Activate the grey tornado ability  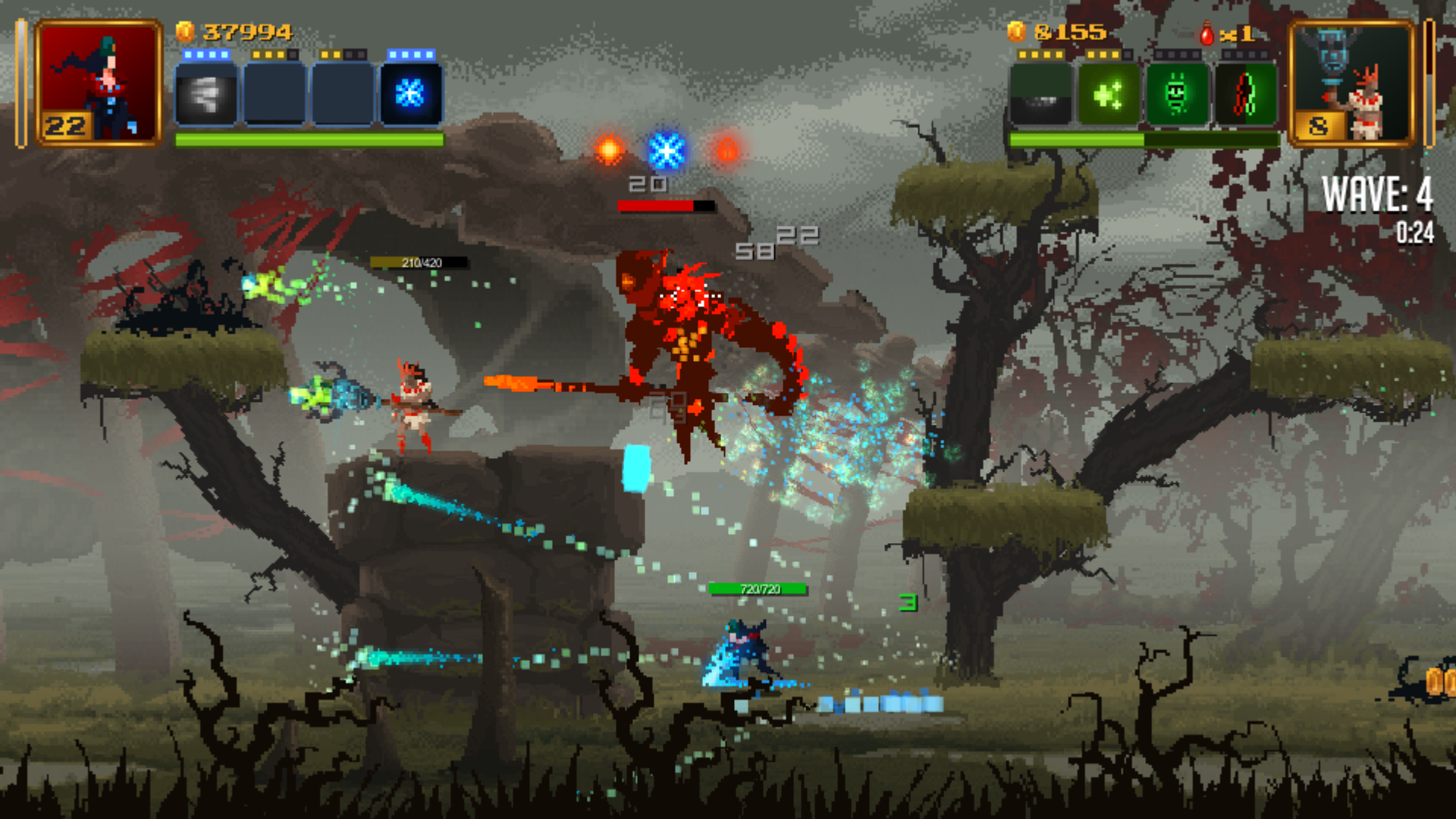click(206, 94)
